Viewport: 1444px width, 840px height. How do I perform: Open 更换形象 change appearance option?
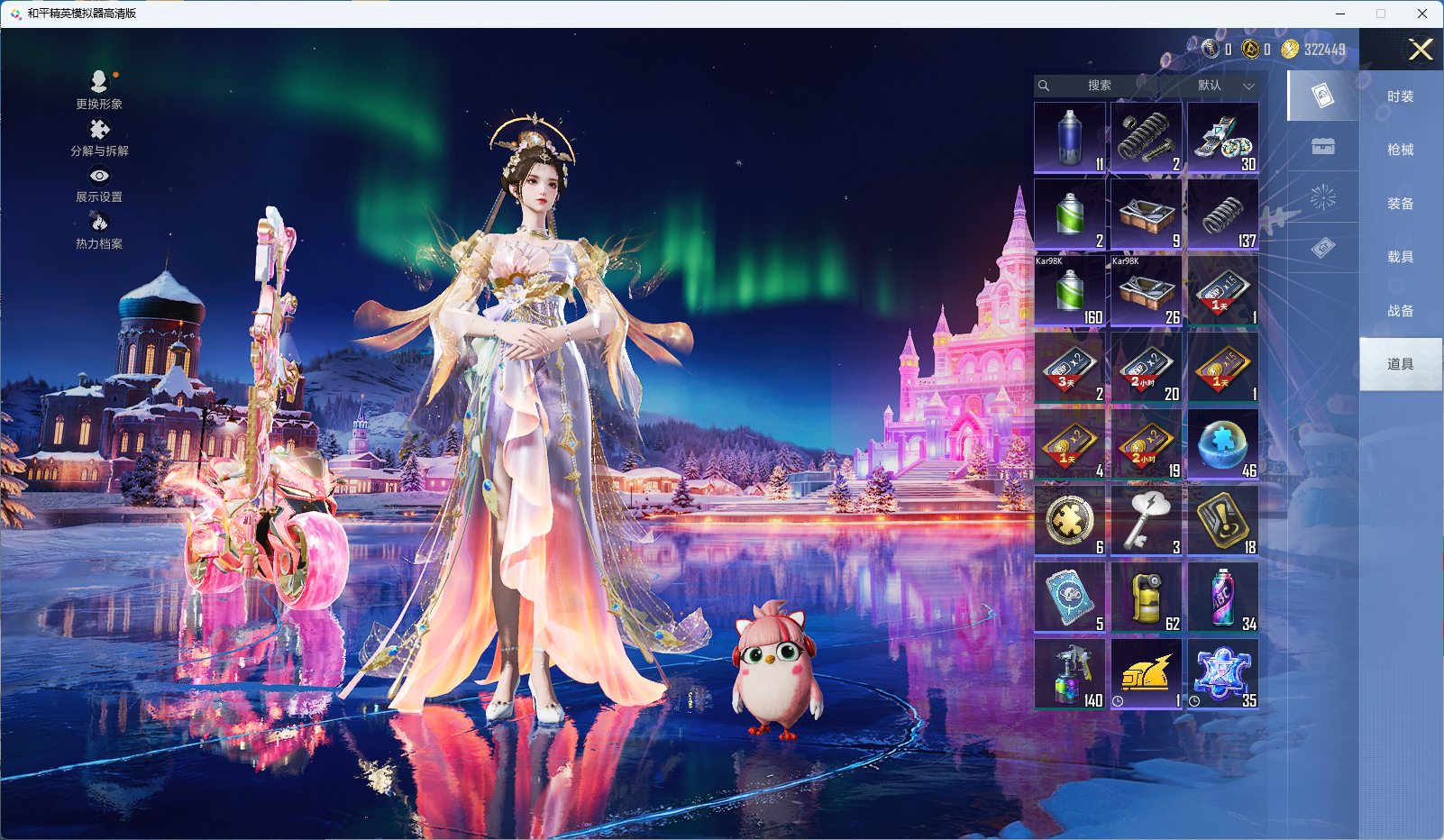pos(99,90)
